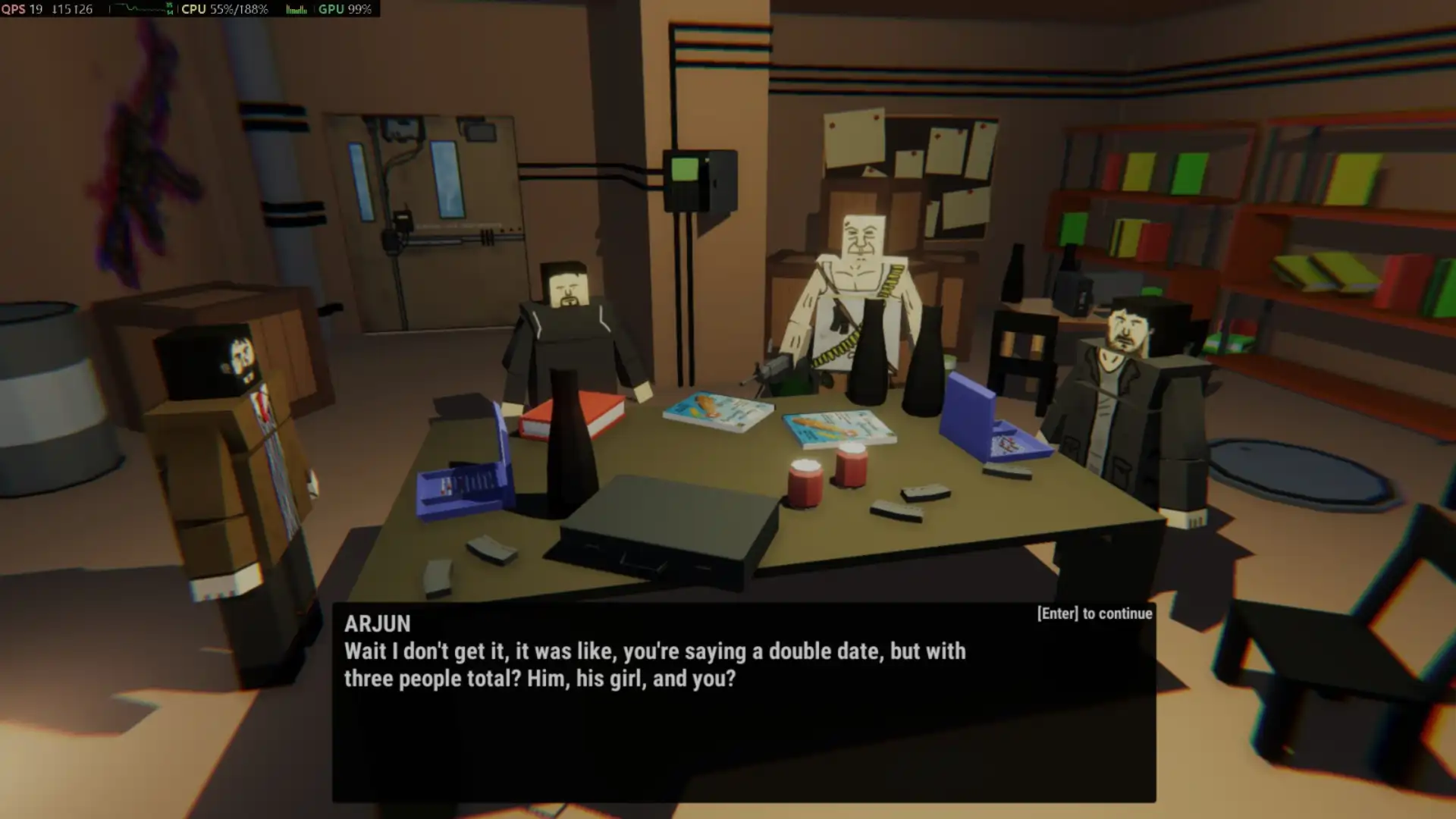Click Arjun's dialogue text box

click(x=743, y=701)
